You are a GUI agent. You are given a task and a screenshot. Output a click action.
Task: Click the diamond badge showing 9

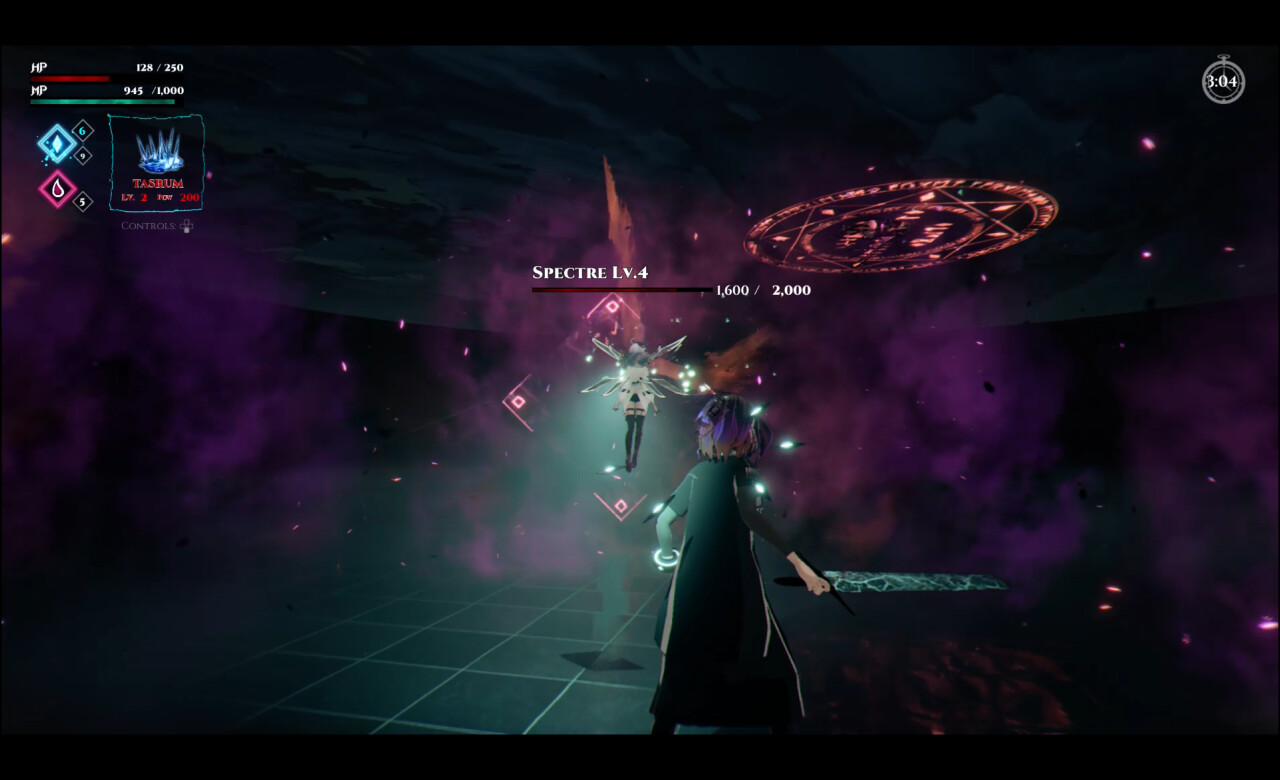[81, 155]
